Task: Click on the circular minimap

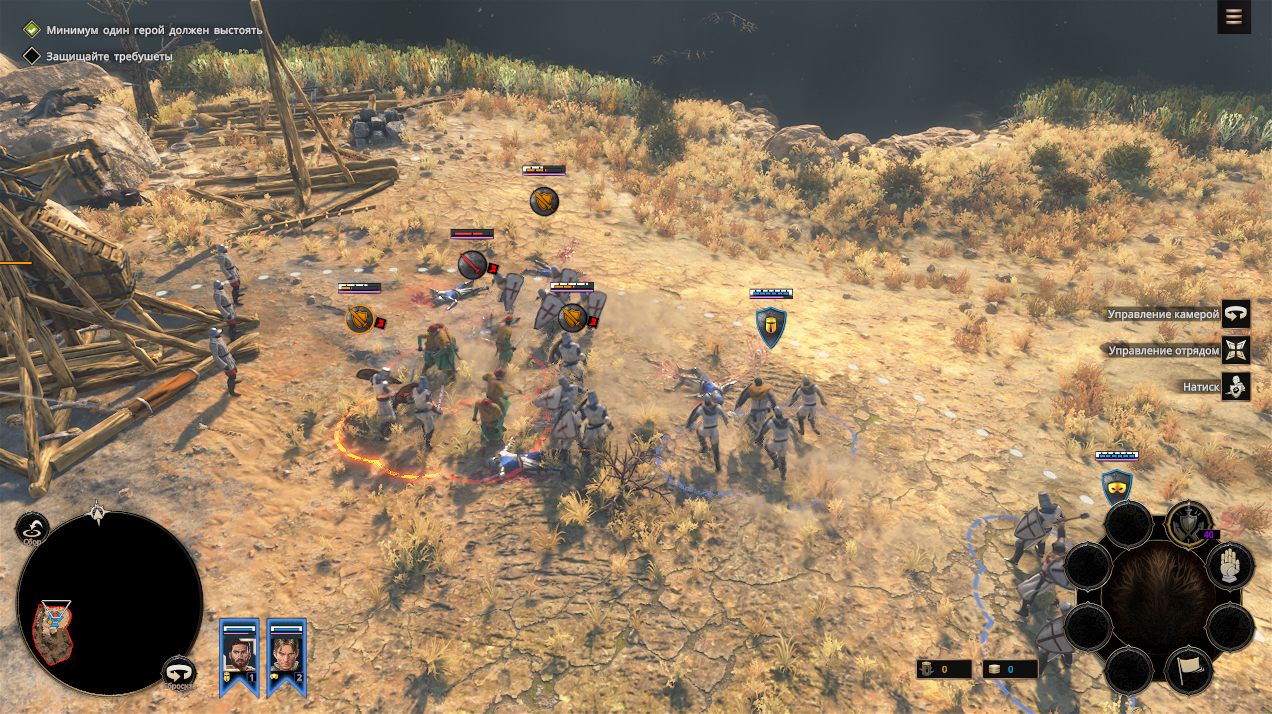Action: point(110,603)
